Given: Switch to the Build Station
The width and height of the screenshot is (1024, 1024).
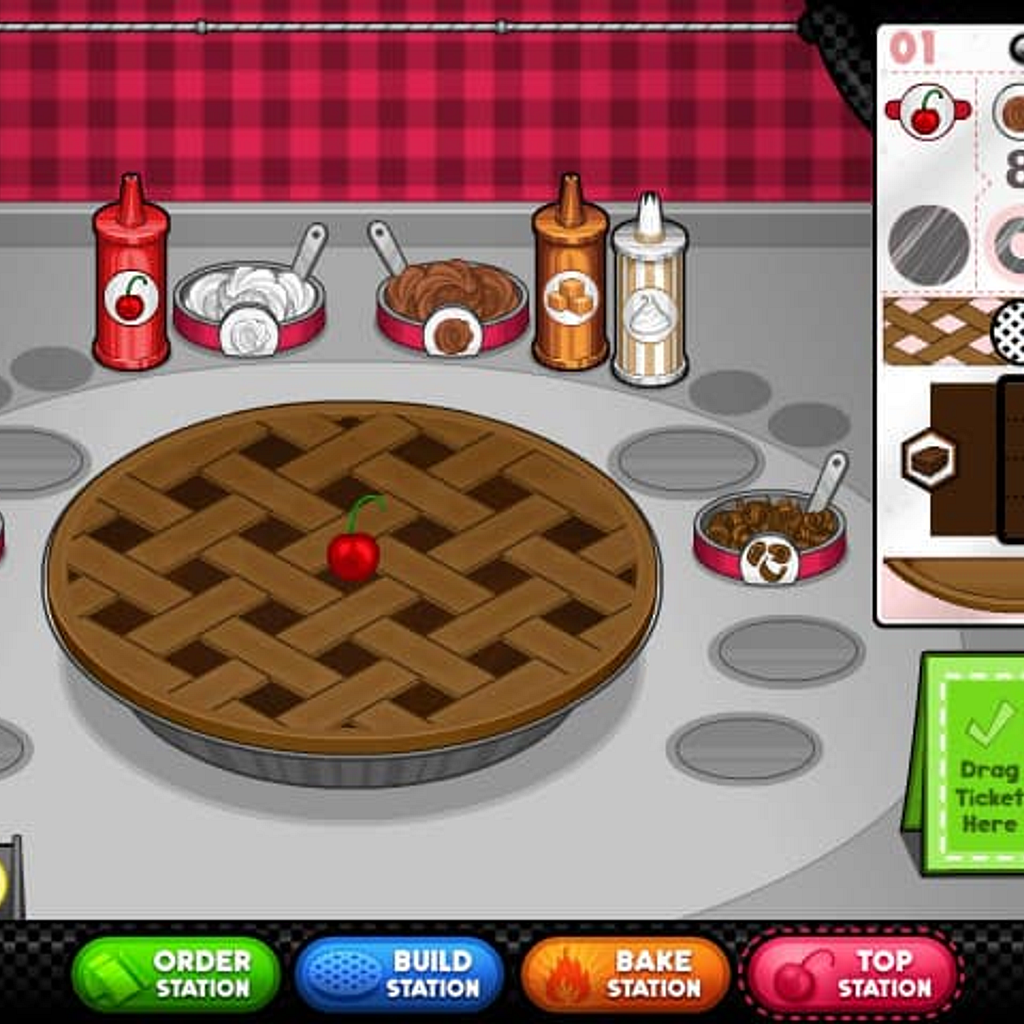Looking at the screenshot, I should tap(399, 974).
